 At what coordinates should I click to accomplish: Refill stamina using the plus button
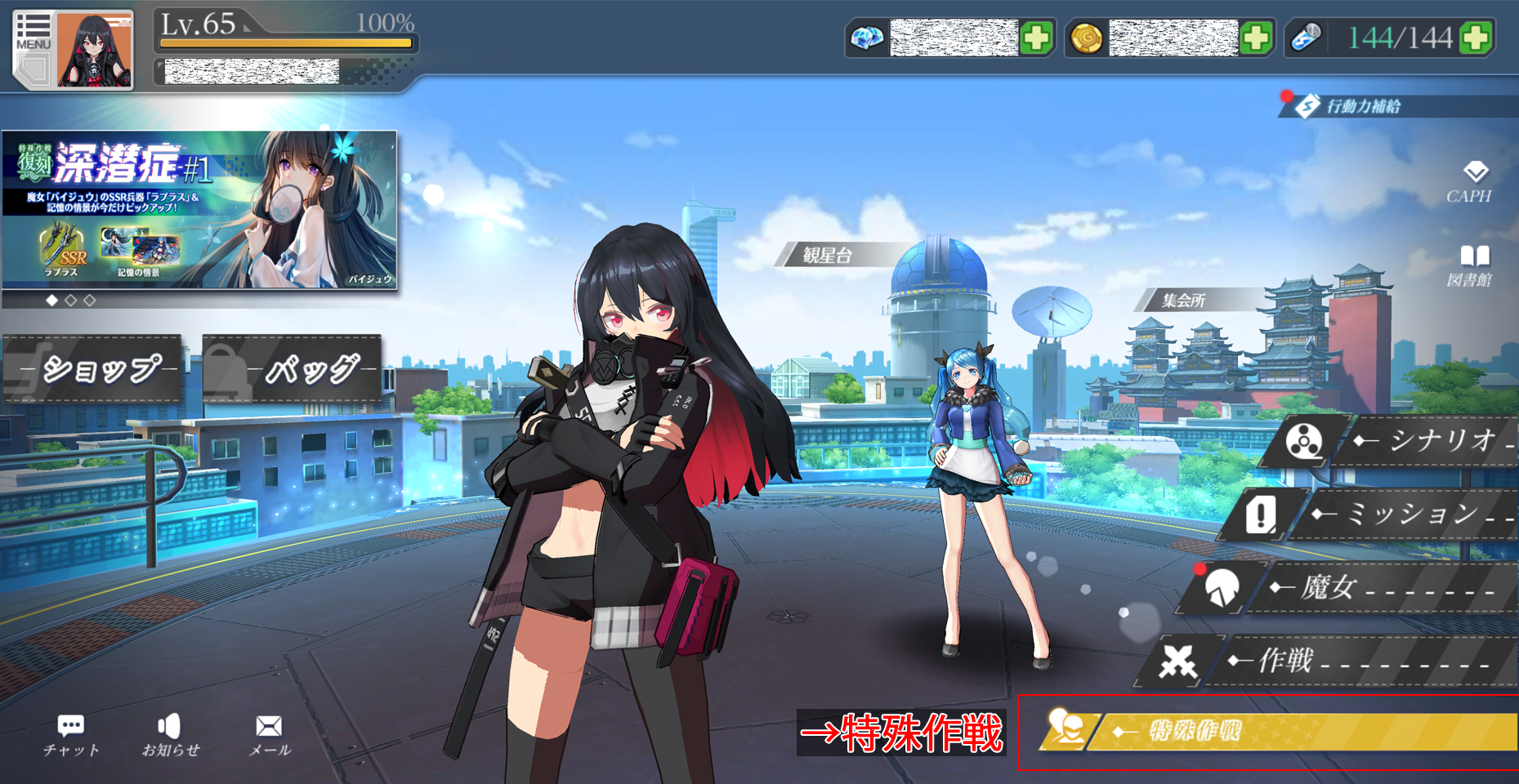click(1476, 38)
